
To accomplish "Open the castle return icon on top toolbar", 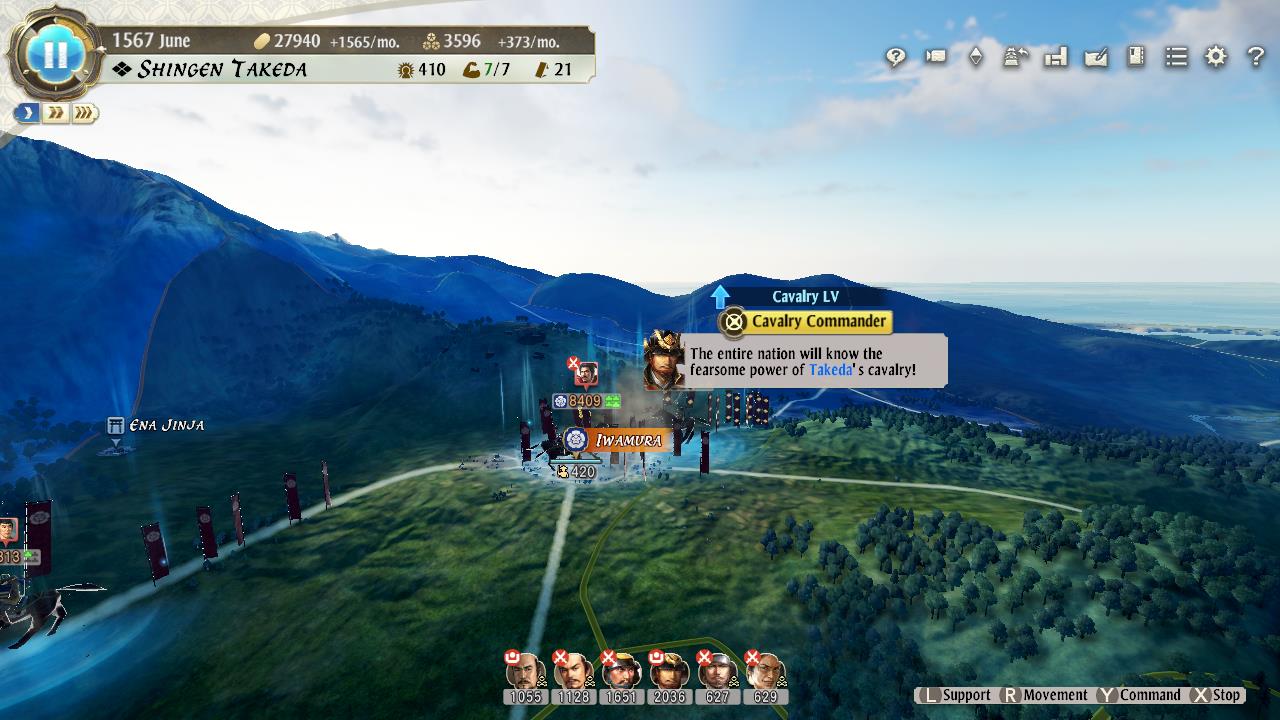I will pos(1015,57).
